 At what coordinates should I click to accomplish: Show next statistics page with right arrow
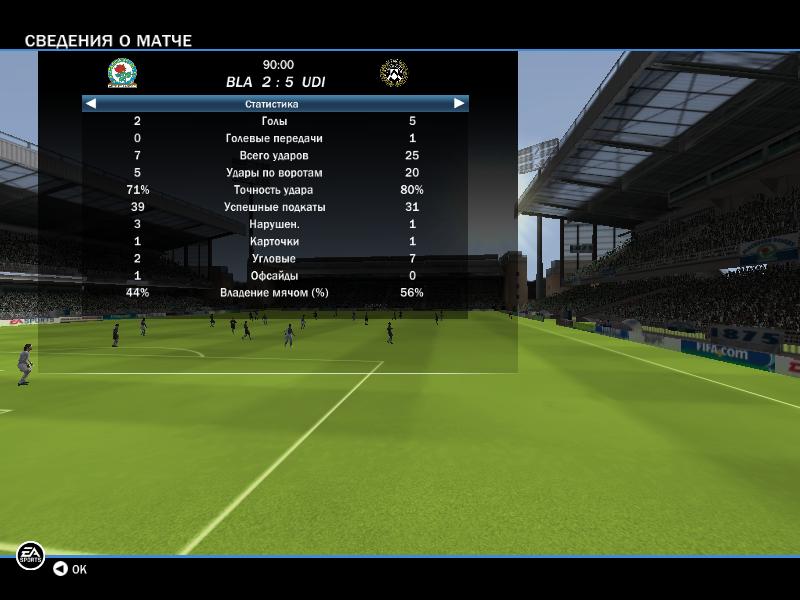click(x=459, y=103)
